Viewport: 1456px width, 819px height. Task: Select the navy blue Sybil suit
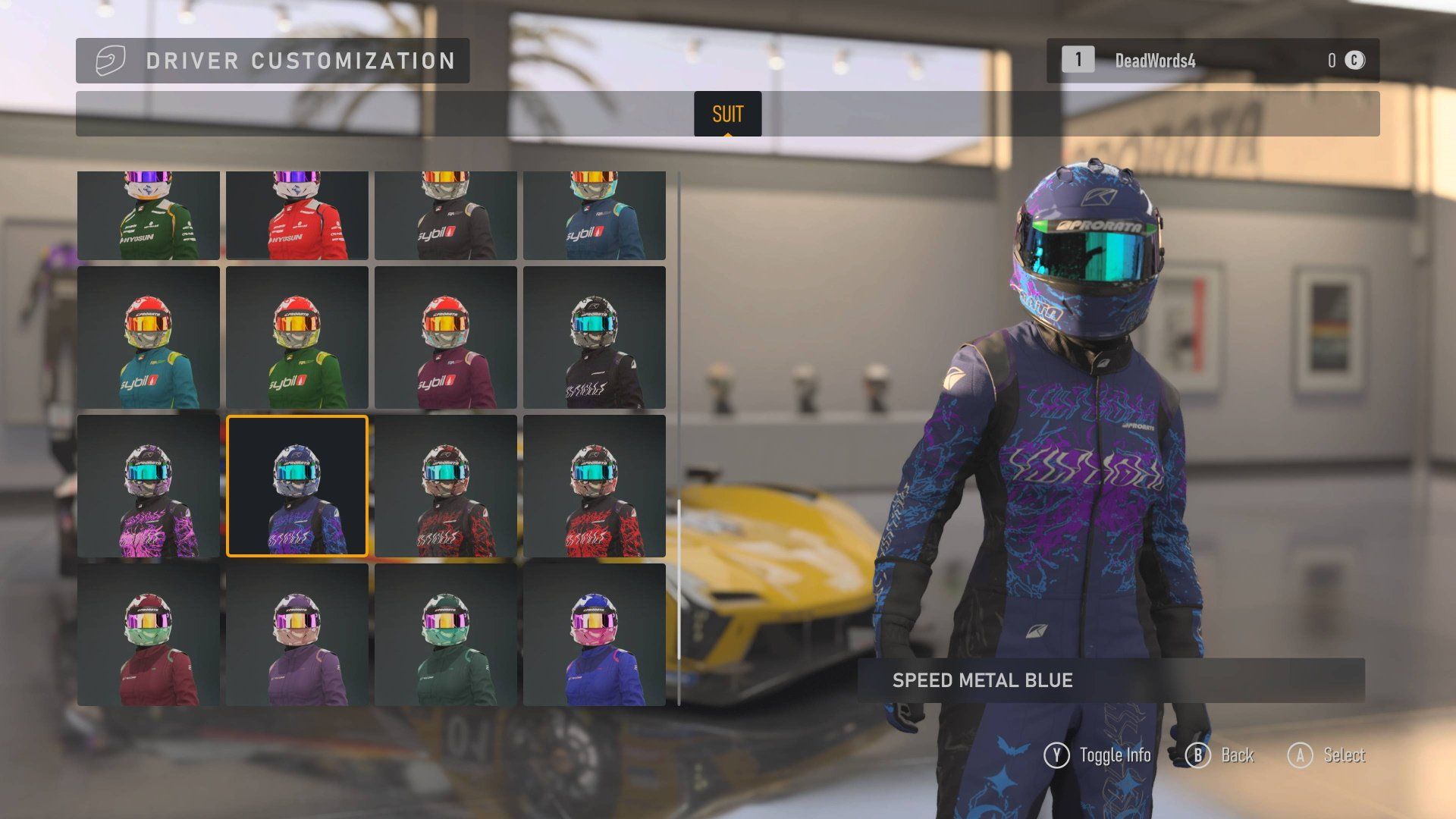[x=595, y=216]
